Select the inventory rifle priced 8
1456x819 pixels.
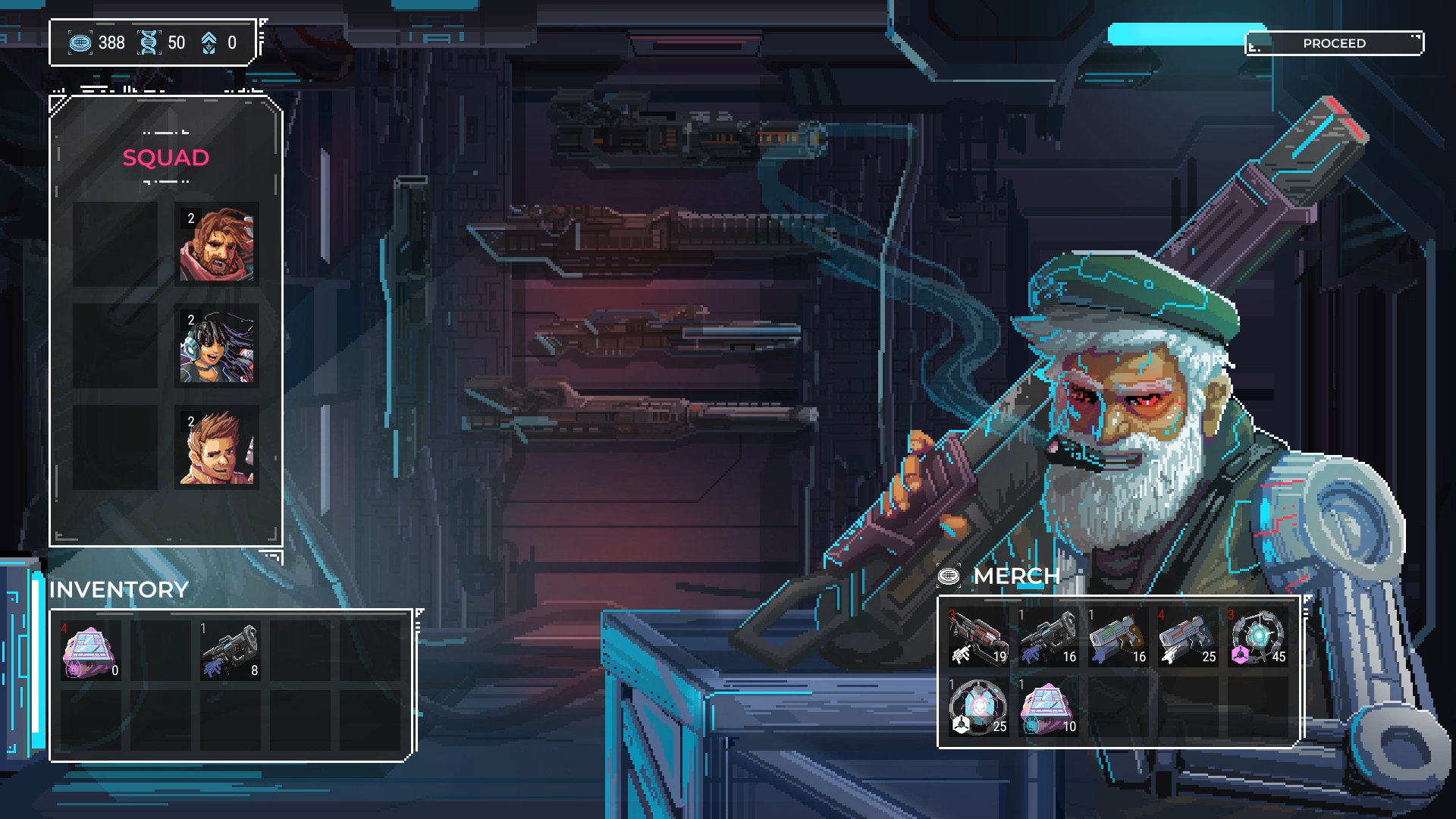click(230, 651)
